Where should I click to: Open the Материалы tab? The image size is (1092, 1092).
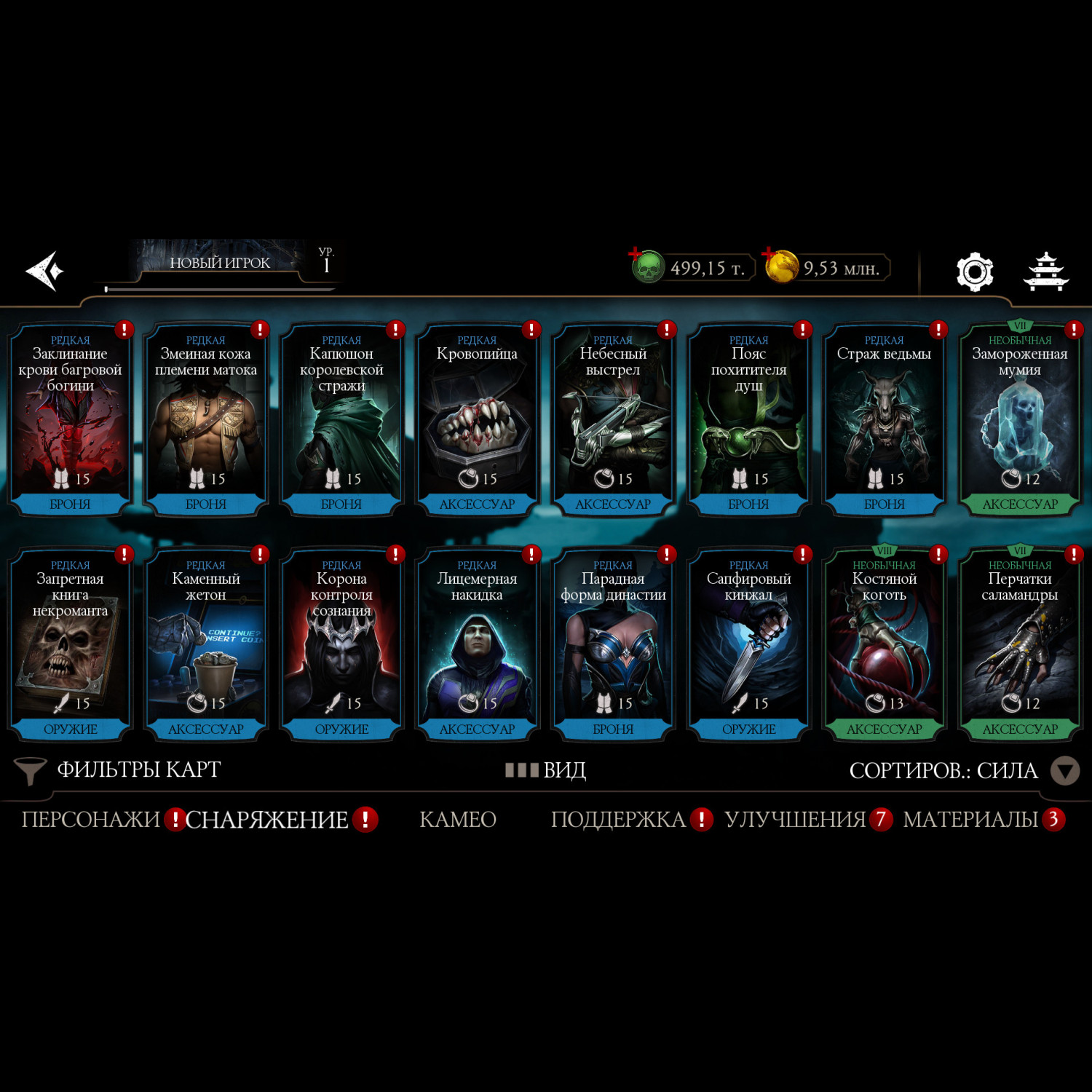pyautogui.click(x=970, y=820)
